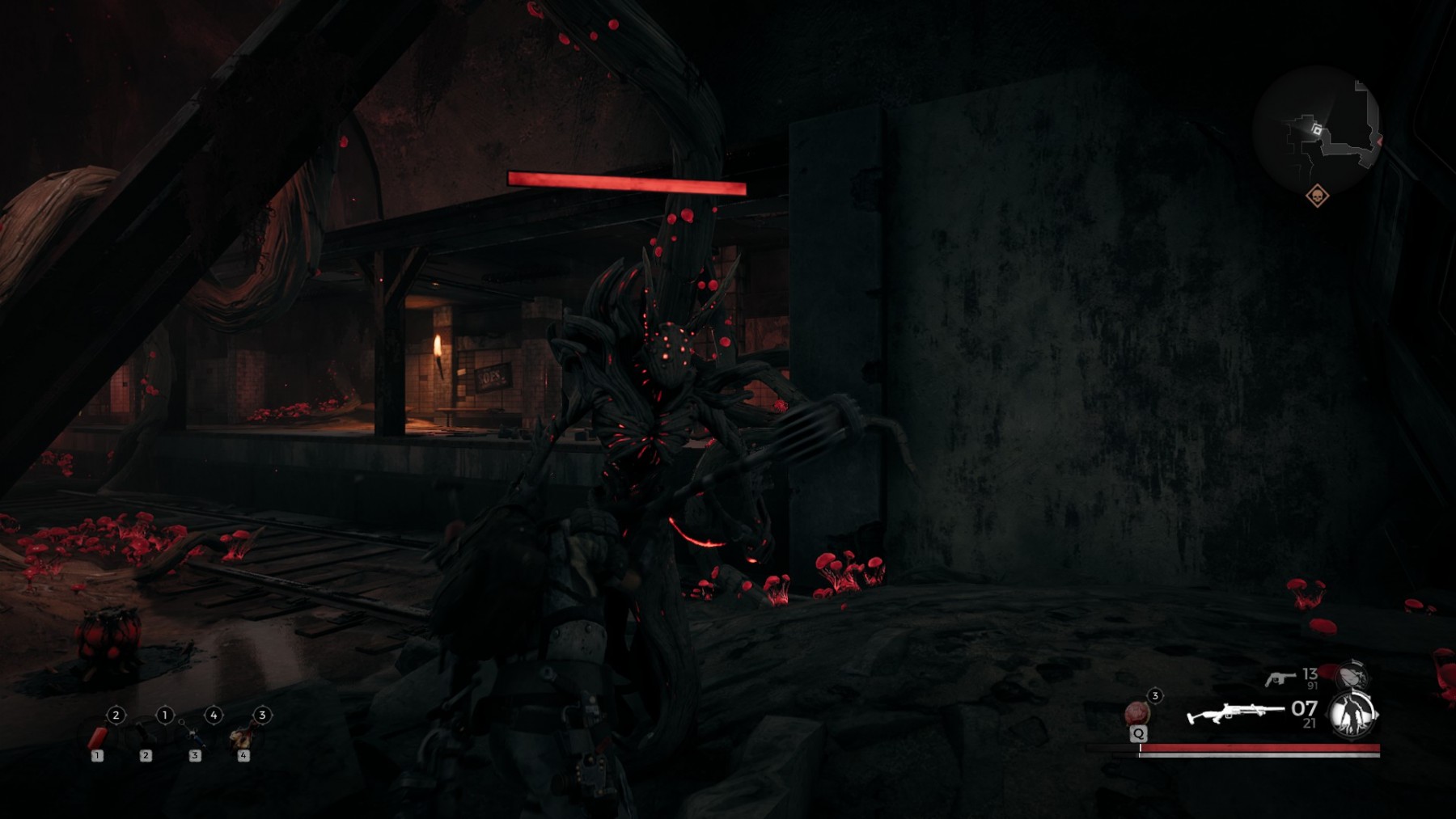1456x819 pixels.
Task: Use the red Dragon Heart healing item
Action: [x=1136, y=713]
